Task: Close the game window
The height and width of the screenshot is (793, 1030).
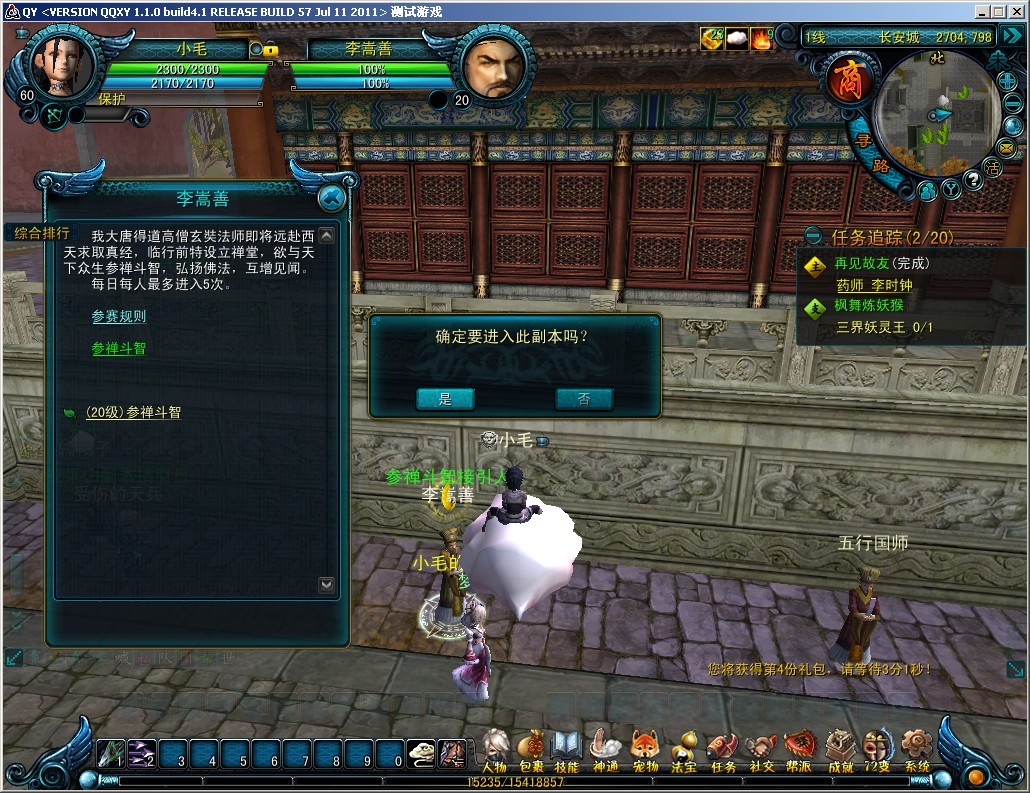Action: tap(1017, 11)
